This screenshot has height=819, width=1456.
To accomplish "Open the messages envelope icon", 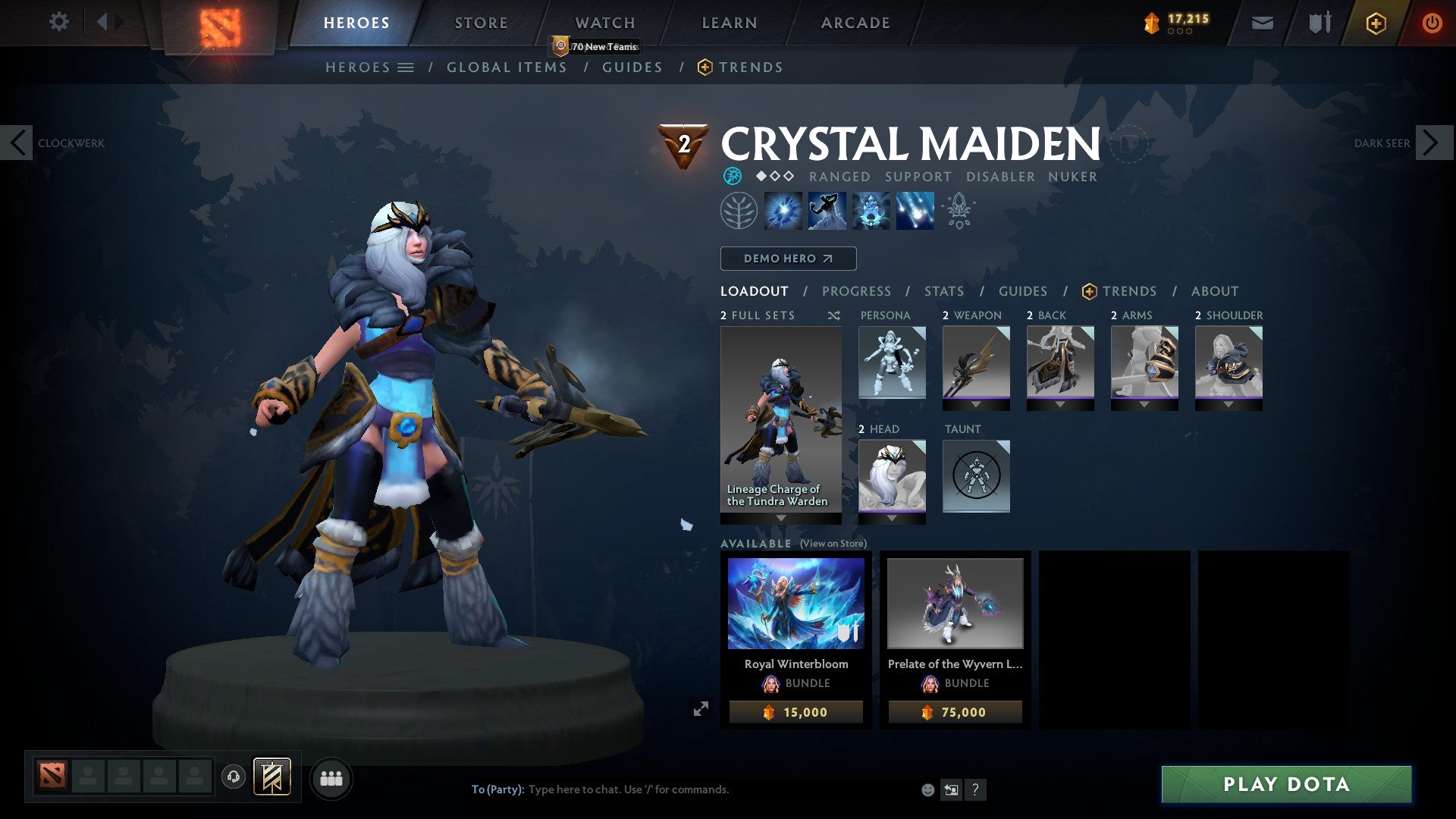I will pyautogui.click(x=1262, y=22).
